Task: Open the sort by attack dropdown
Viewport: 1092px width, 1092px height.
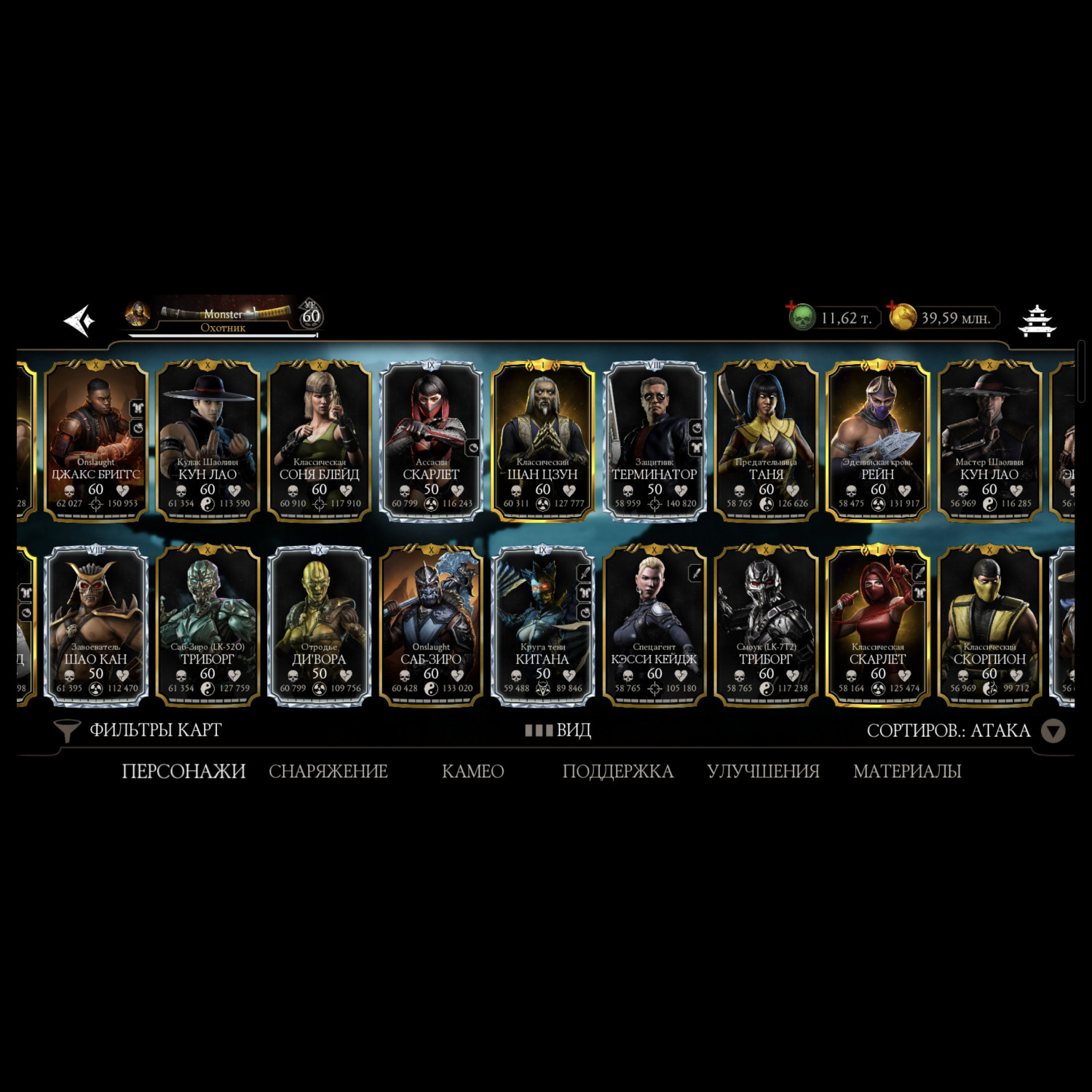Action: click(x=1053, y=731)
